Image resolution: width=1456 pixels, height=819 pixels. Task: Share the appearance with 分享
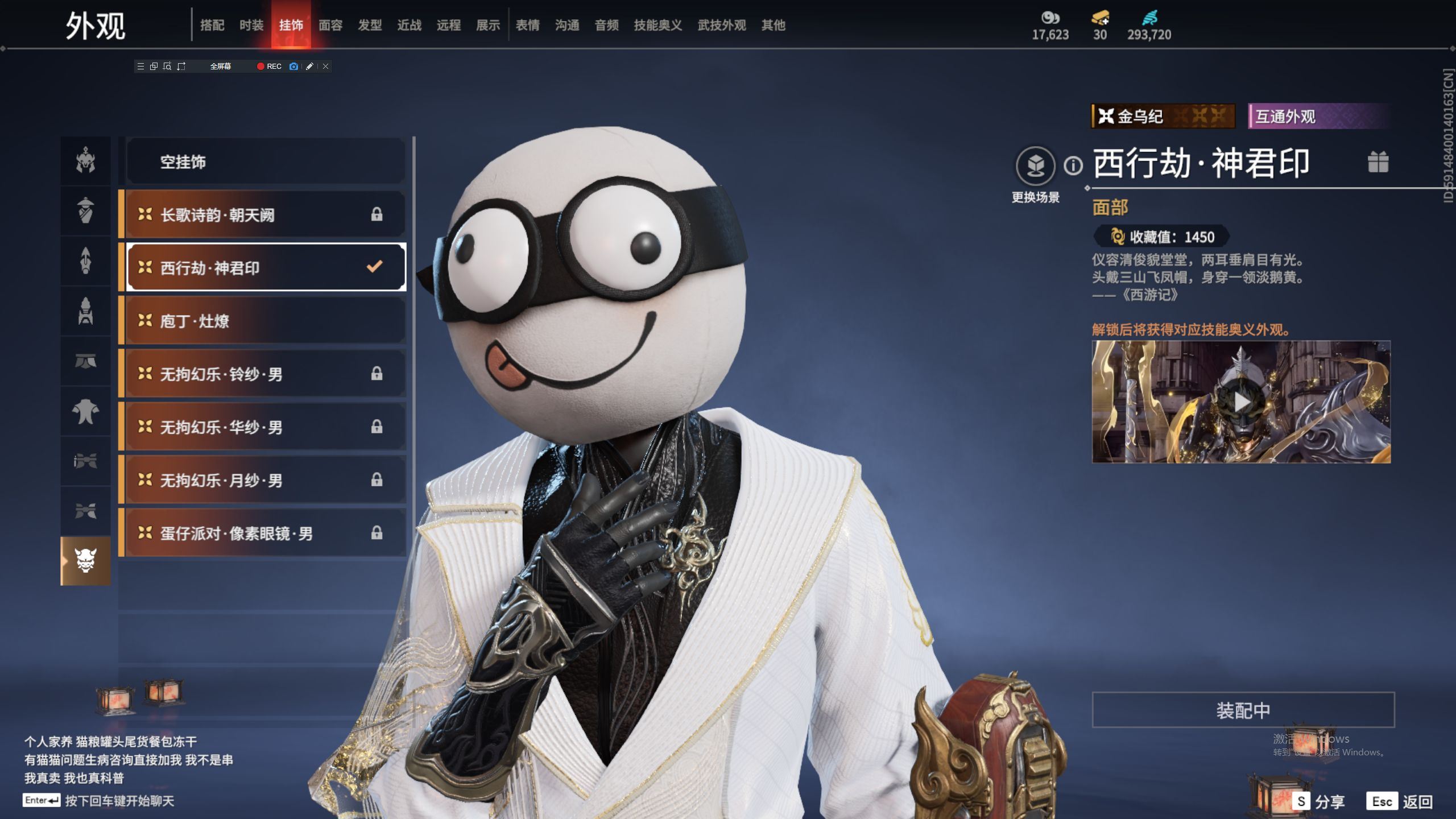click(x=1318, y=802)
